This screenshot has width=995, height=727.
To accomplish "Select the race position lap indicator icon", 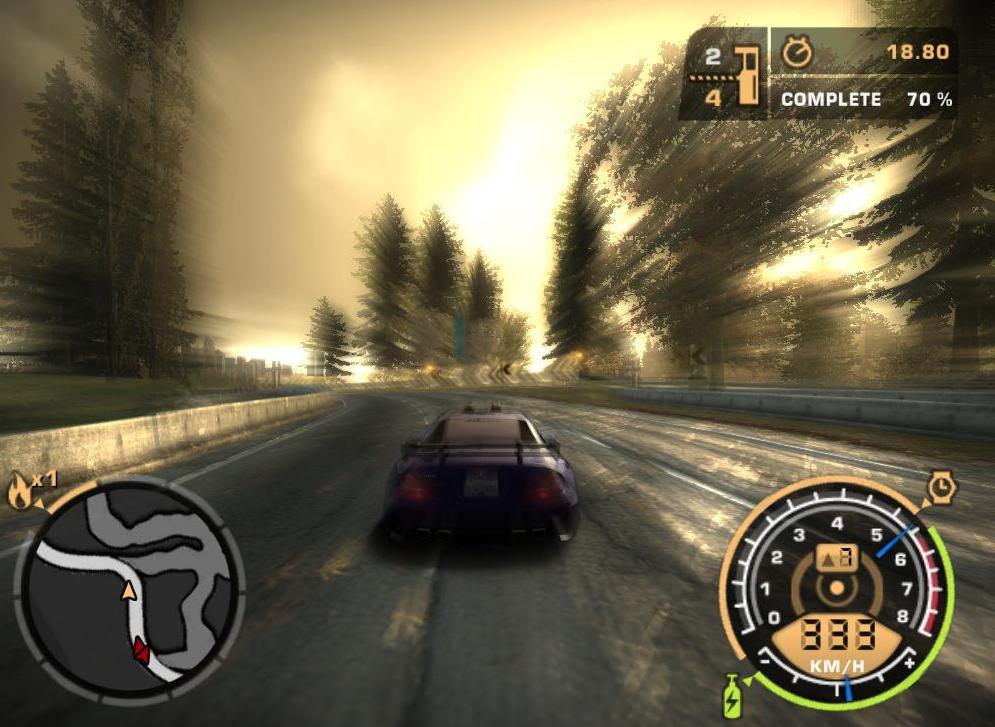I will (745, 73).
